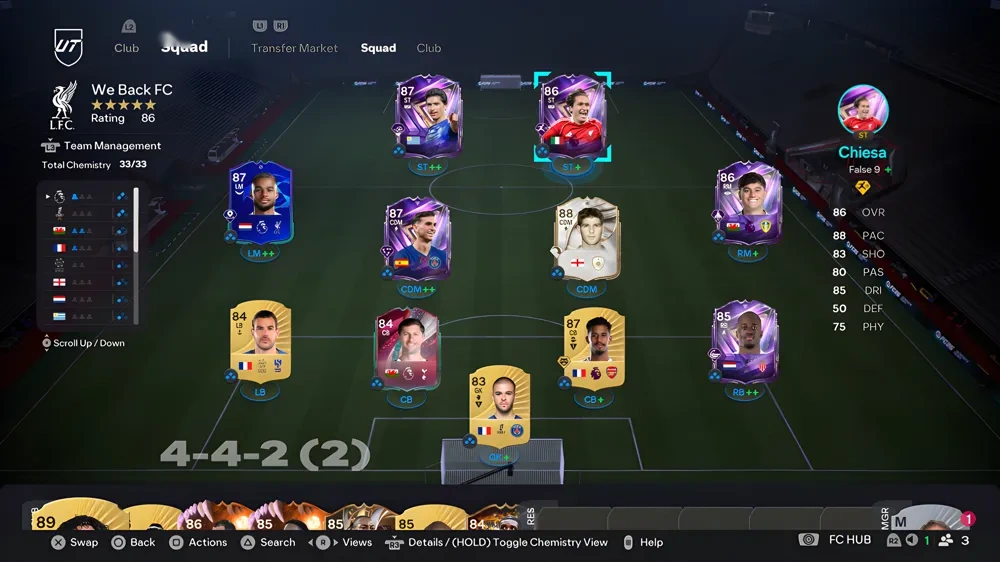Image resolution: width=1000 pixels, height=562 pixels.
Task: Switch to the Transfer Market tab
Action: (294, 48)
